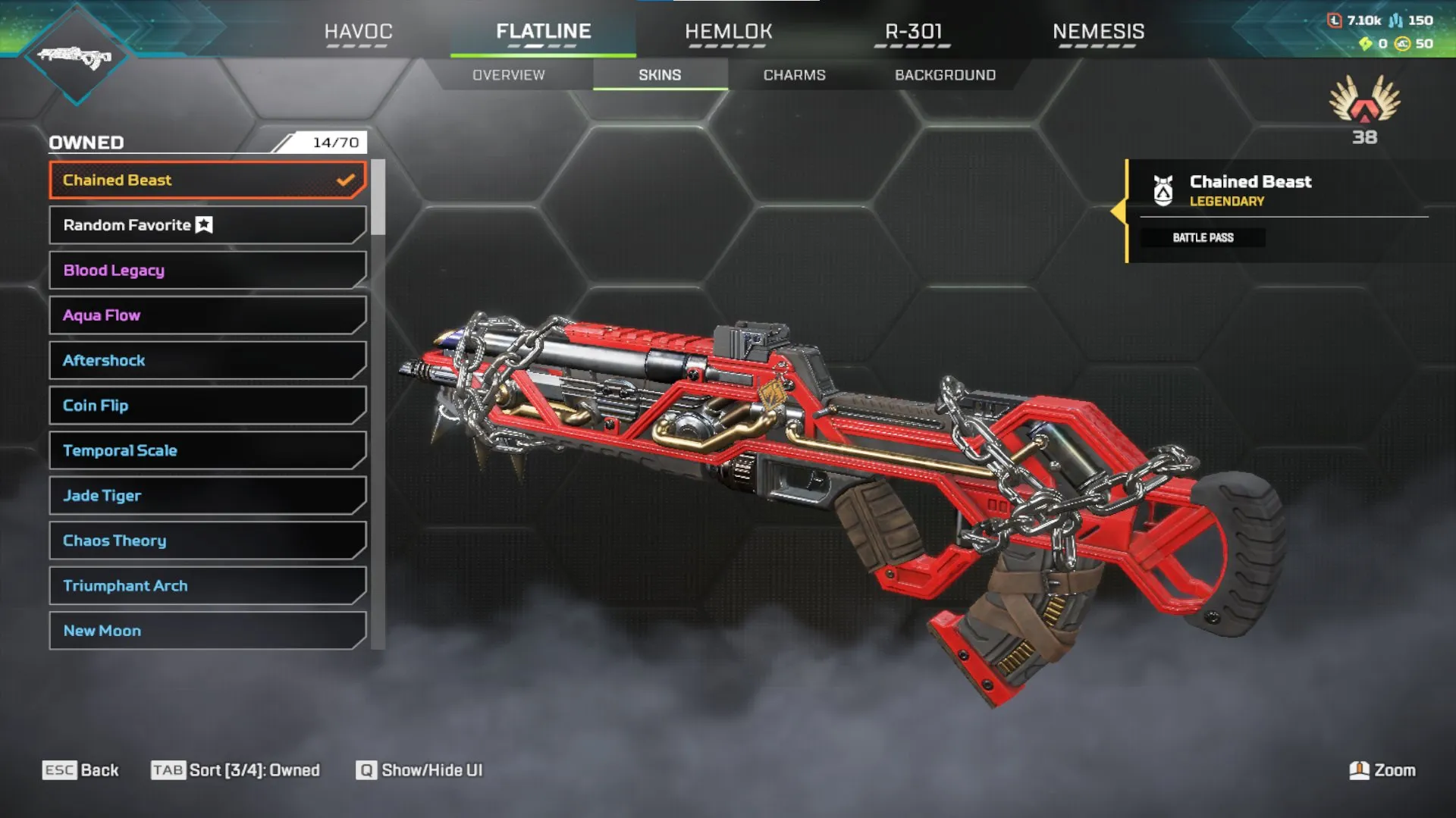
Task: Click the Battle Pass label
Action: [1203, 237]
